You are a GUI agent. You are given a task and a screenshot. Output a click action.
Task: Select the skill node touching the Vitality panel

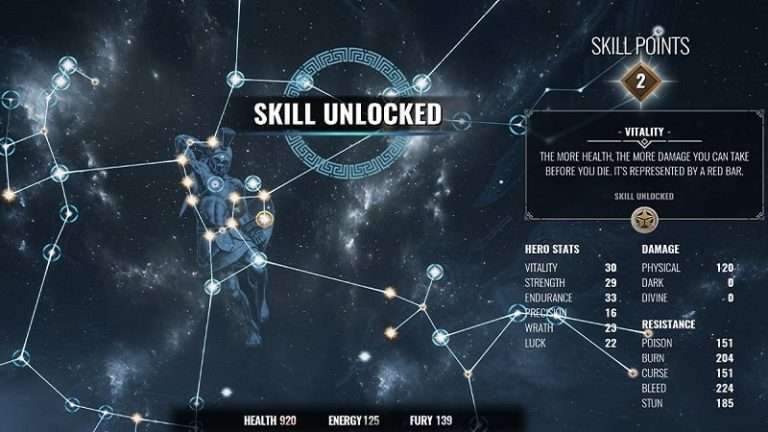[x=518, y=124]
